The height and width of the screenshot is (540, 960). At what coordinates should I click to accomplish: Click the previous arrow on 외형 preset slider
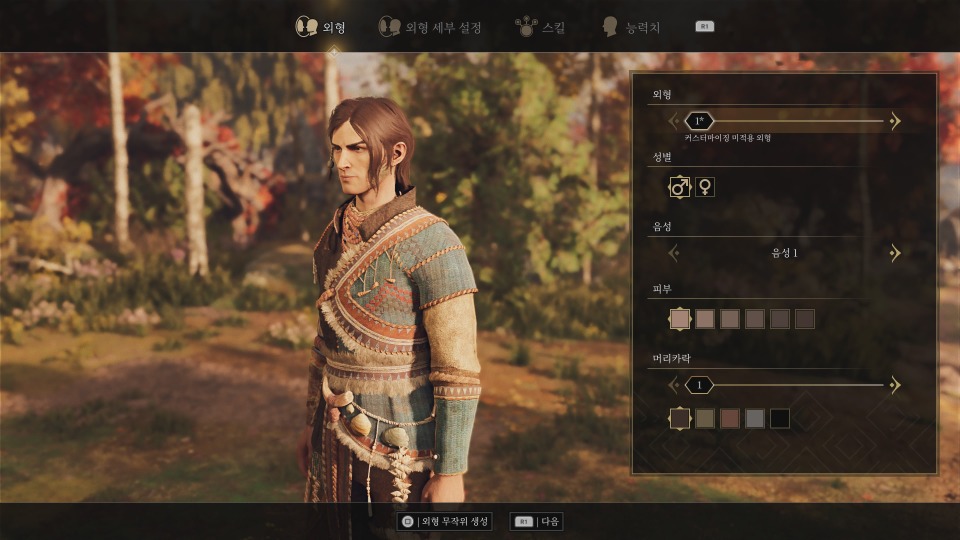pos(674,121)
